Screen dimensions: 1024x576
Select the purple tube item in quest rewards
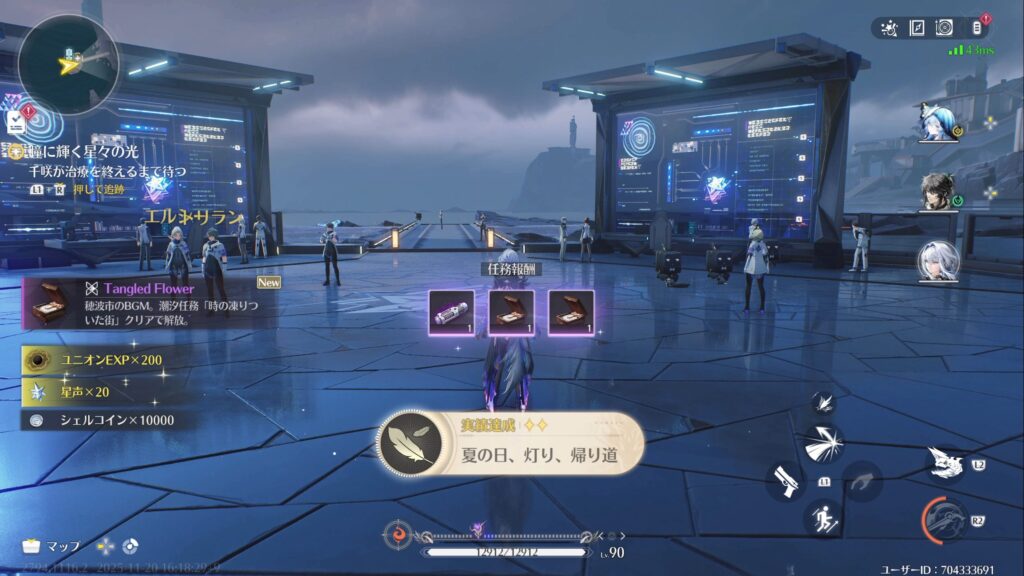point(450,312)
